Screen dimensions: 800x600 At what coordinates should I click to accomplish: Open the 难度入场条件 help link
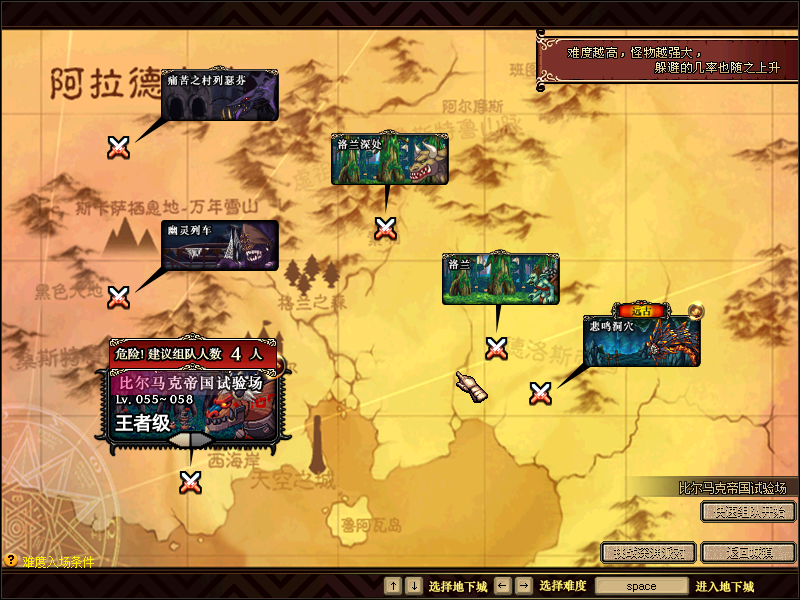click(50, 562)
